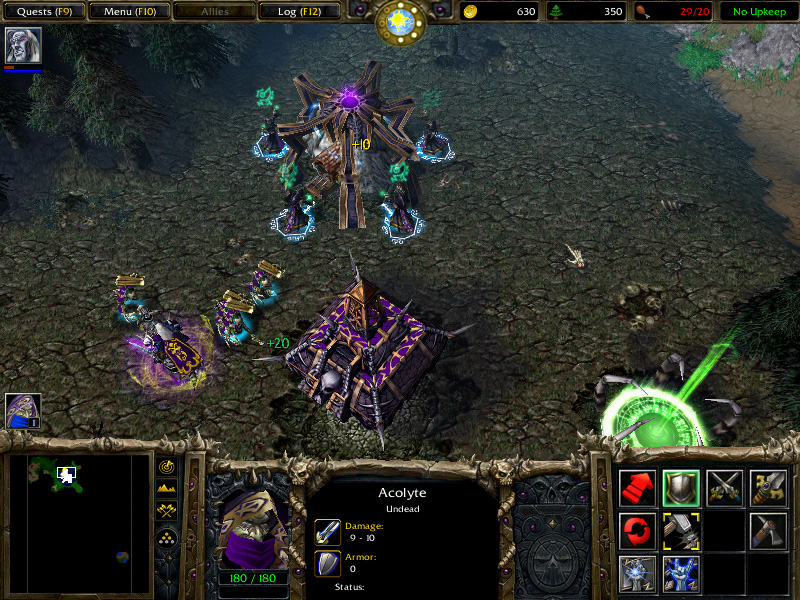Open the game Menu (F10)

tap(128, 12)
